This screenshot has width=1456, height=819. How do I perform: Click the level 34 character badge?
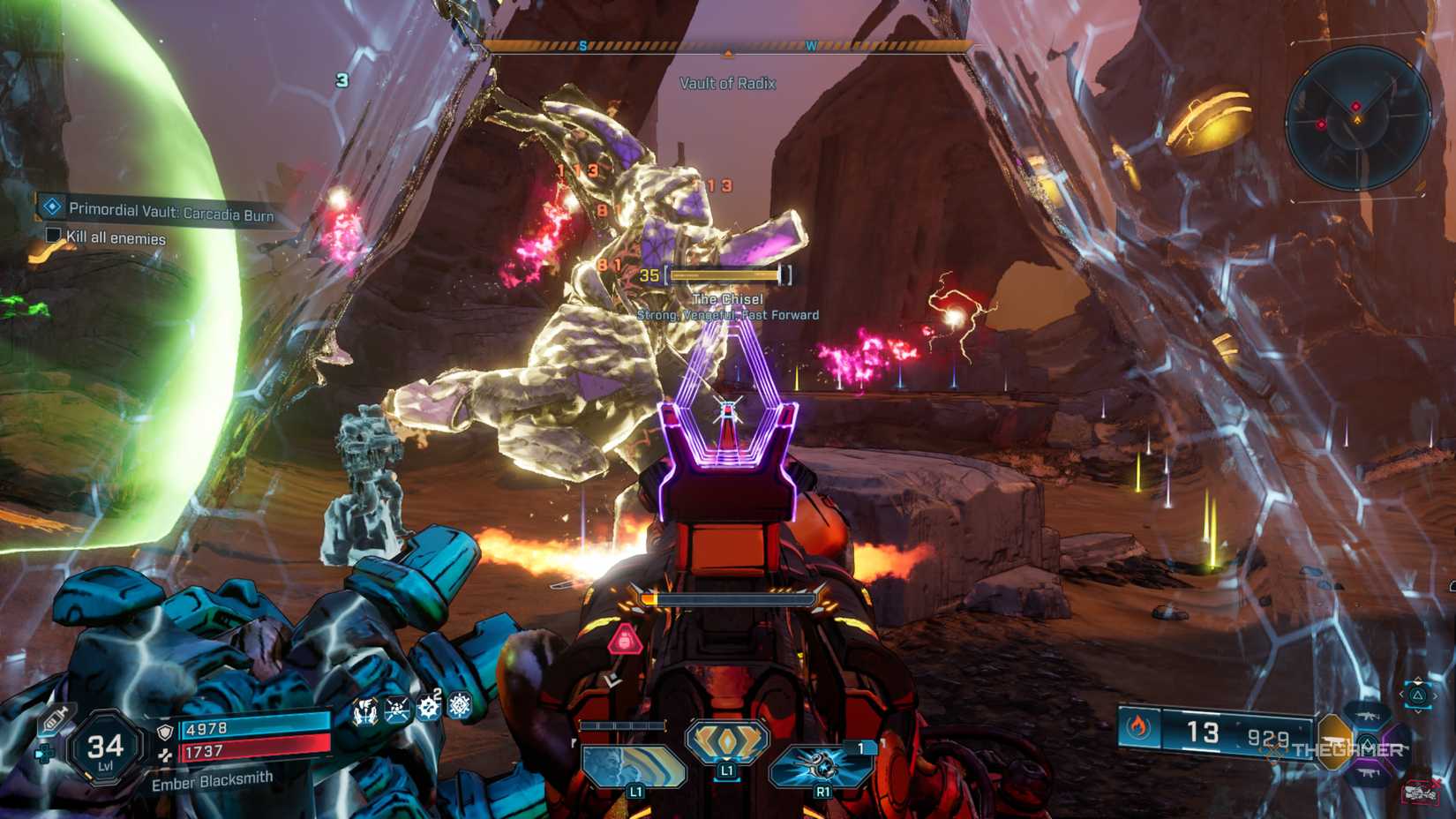tap(105, 749)
